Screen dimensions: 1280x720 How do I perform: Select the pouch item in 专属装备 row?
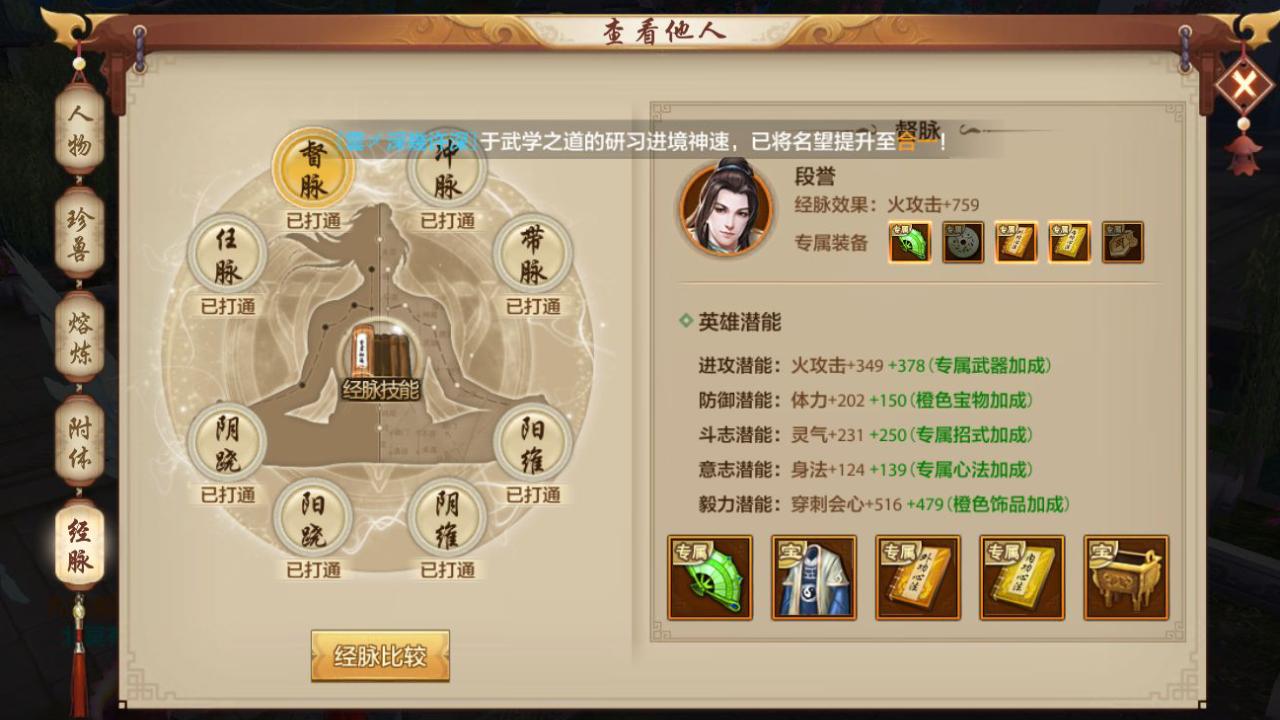tap(1121, 242)
